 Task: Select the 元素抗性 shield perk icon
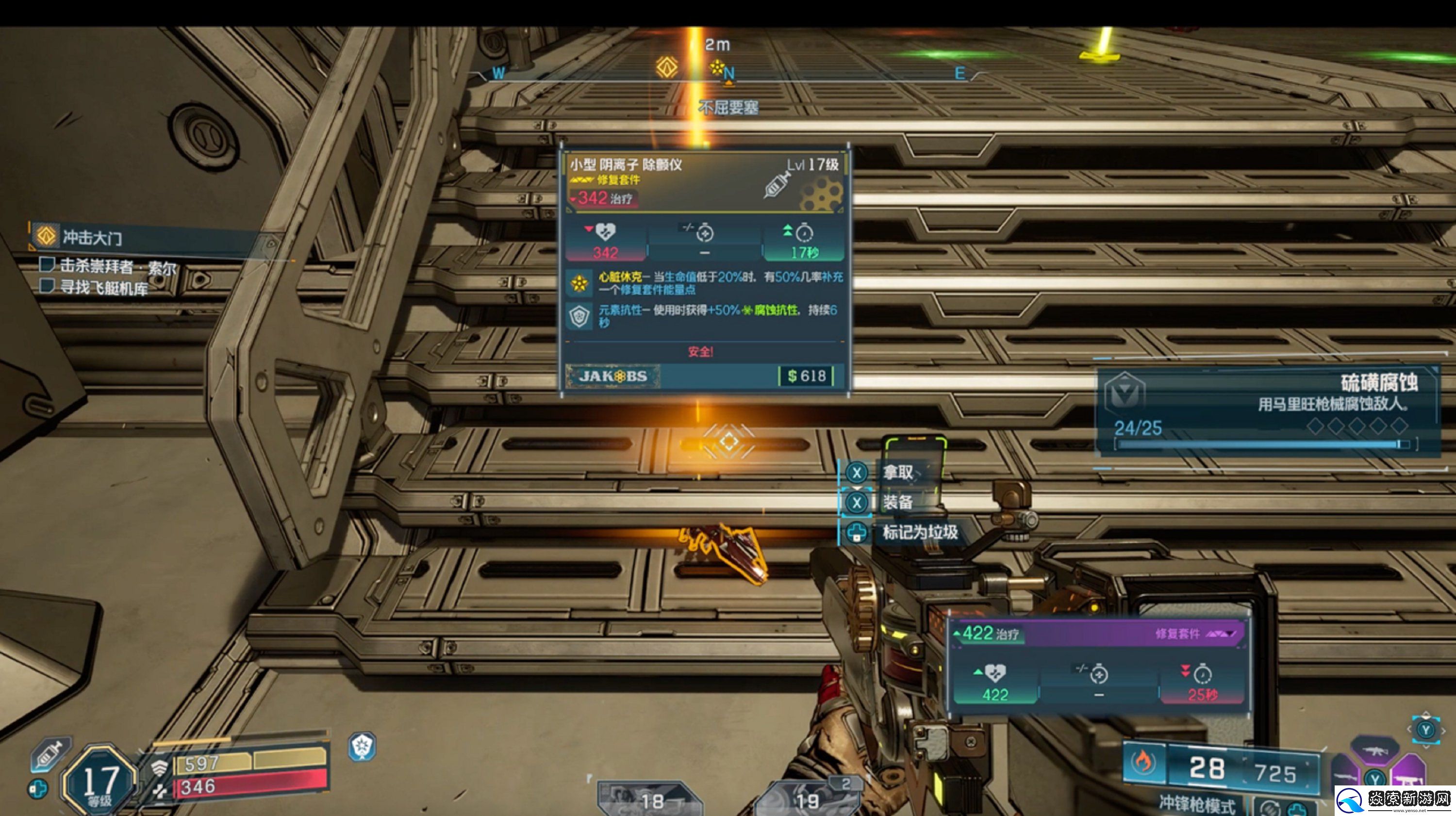click(579, 316)
